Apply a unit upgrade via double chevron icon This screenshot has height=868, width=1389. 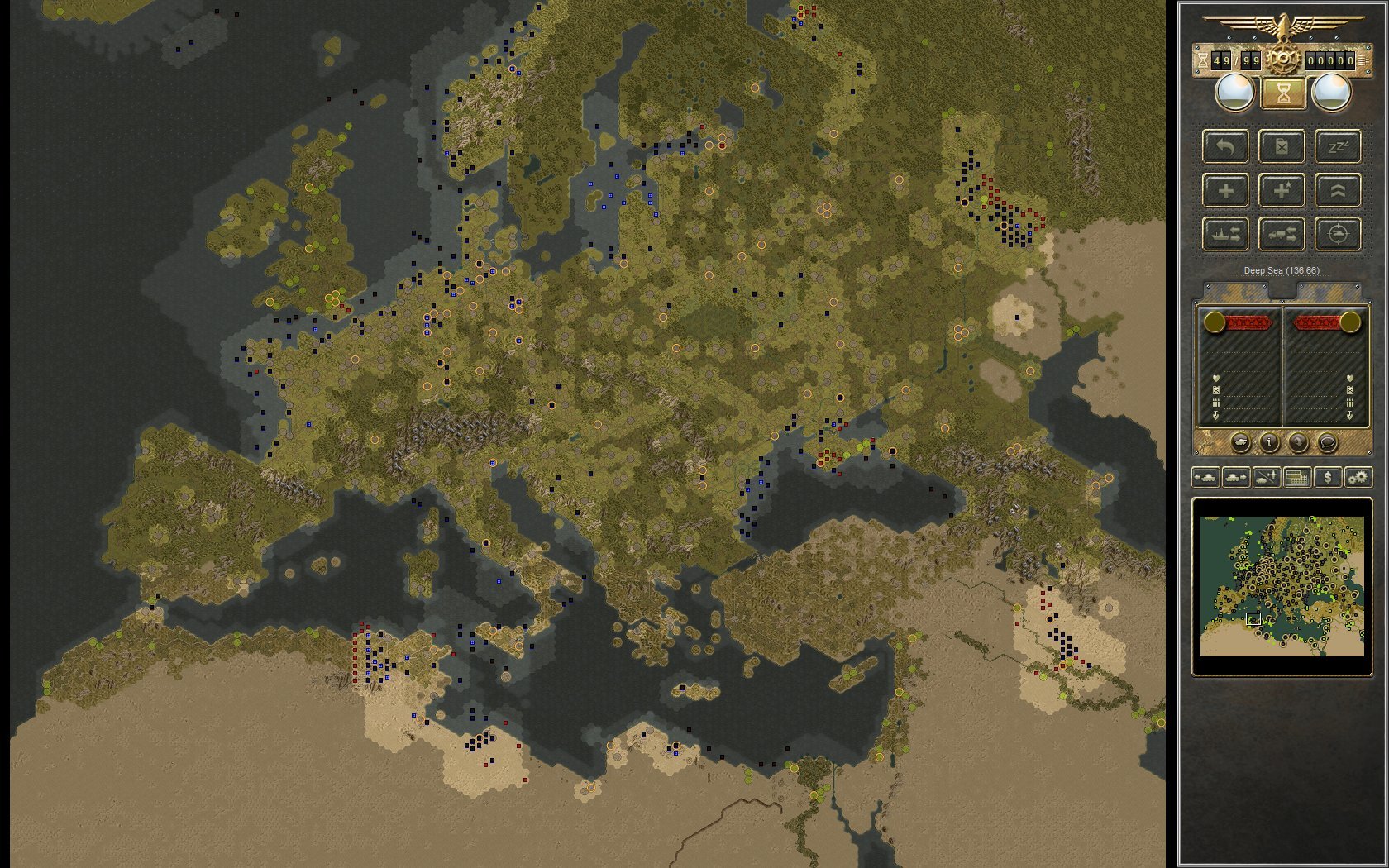(x=1338, y=191)
